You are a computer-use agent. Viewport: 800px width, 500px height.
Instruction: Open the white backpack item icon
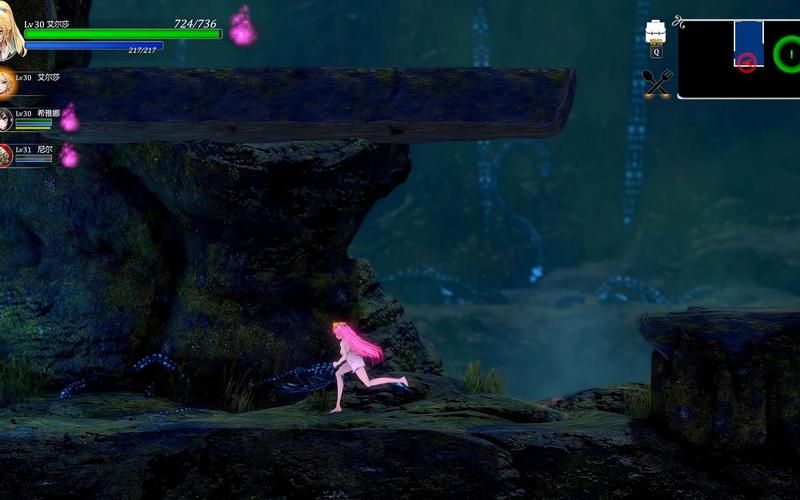(x=656, y=33)
